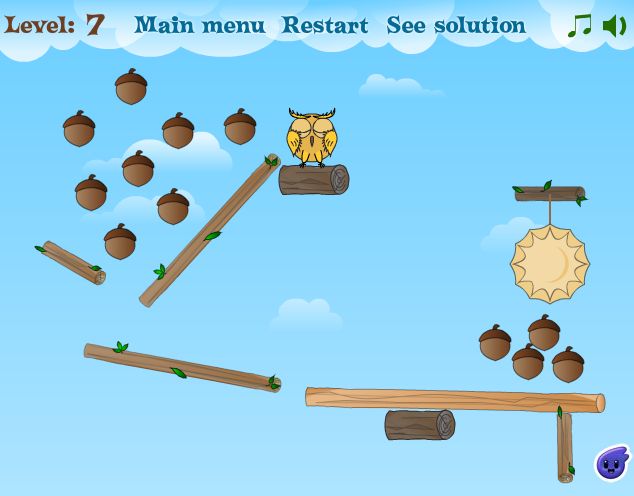Screen dimensions: 634x496
Task: Toggle the sound speaker icon
Action: click(613, 26)
